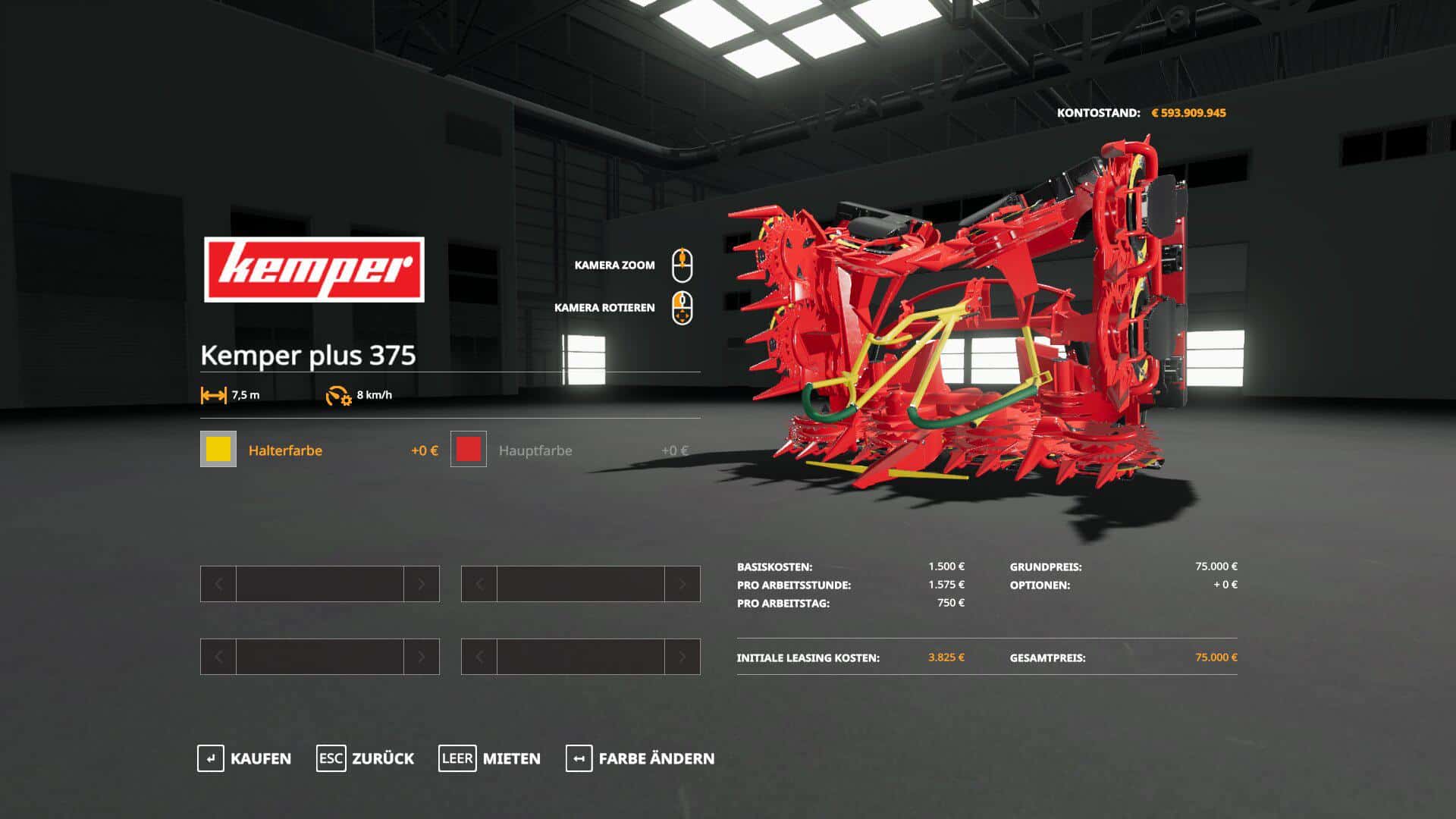Select the yellow Halterfarbe color option
The height and width of the screenshot is (819, 1456).
coord(218,450)
